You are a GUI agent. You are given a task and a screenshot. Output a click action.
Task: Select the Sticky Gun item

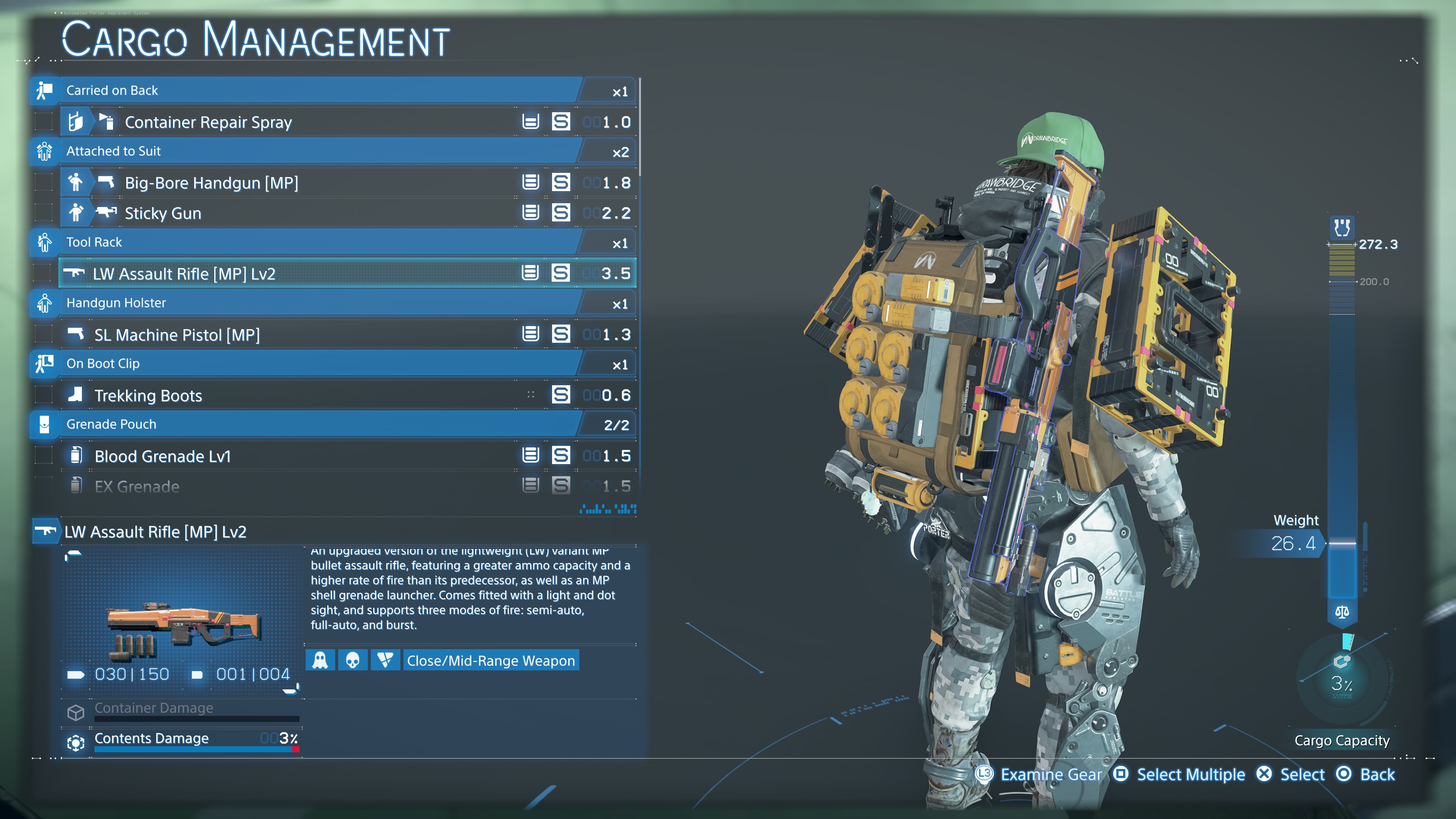tap(163, 213)
